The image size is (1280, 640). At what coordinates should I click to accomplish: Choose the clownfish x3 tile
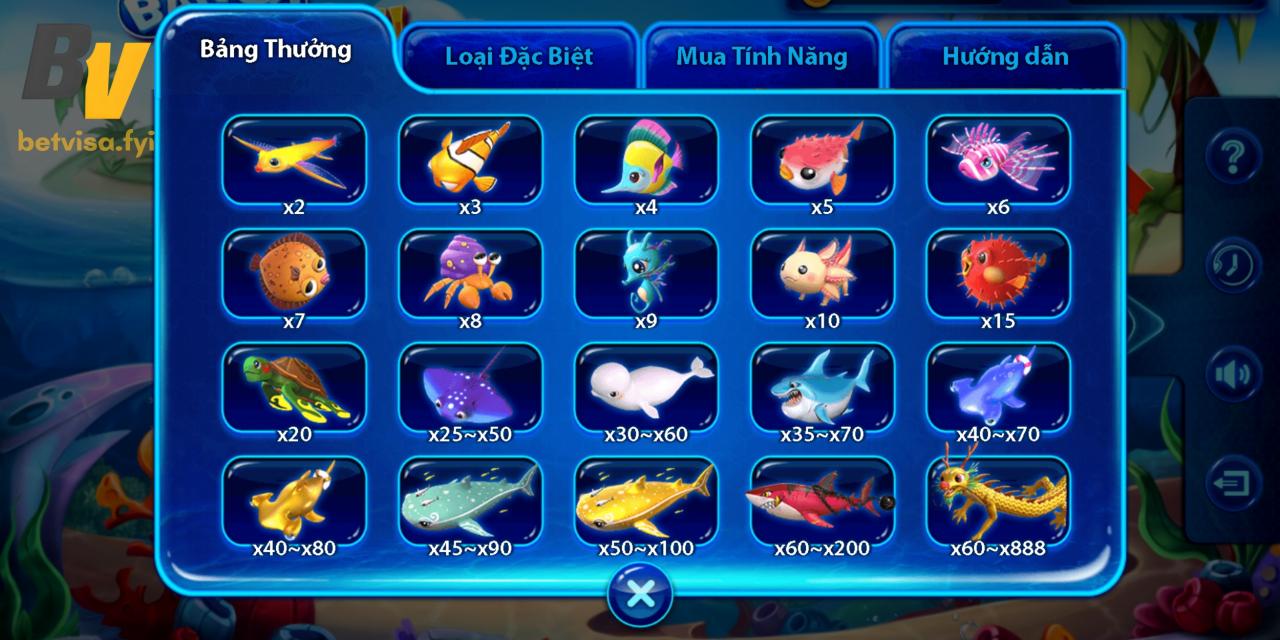pos(470,159)
